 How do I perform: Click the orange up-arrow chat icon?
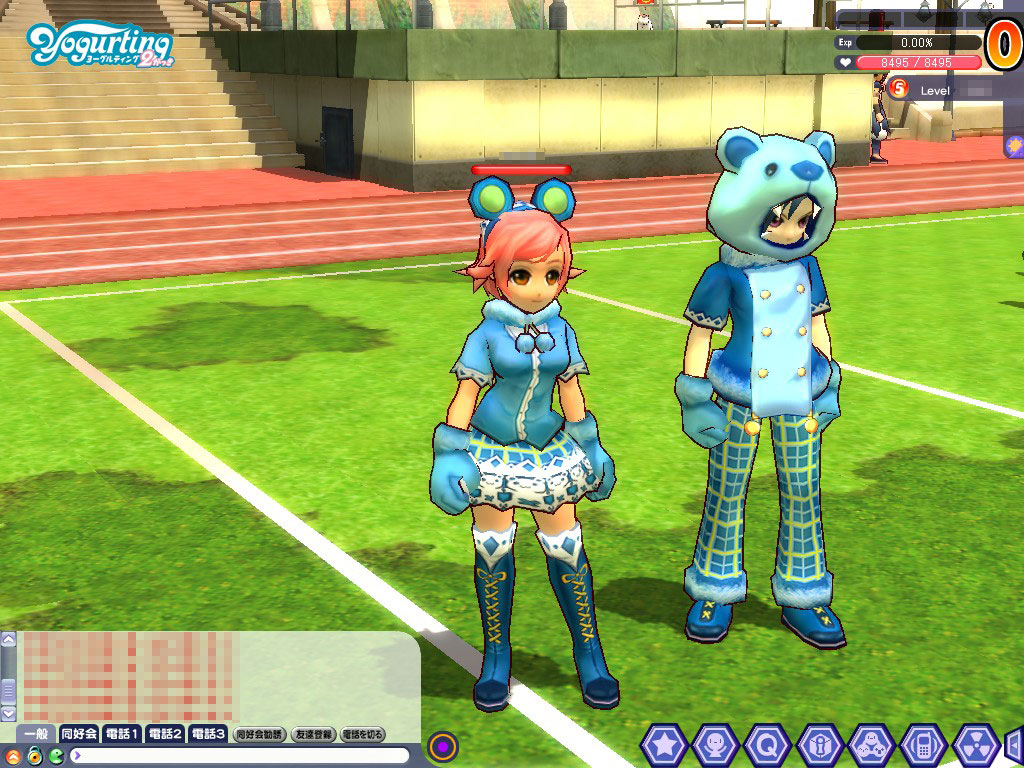coord(12,755)
